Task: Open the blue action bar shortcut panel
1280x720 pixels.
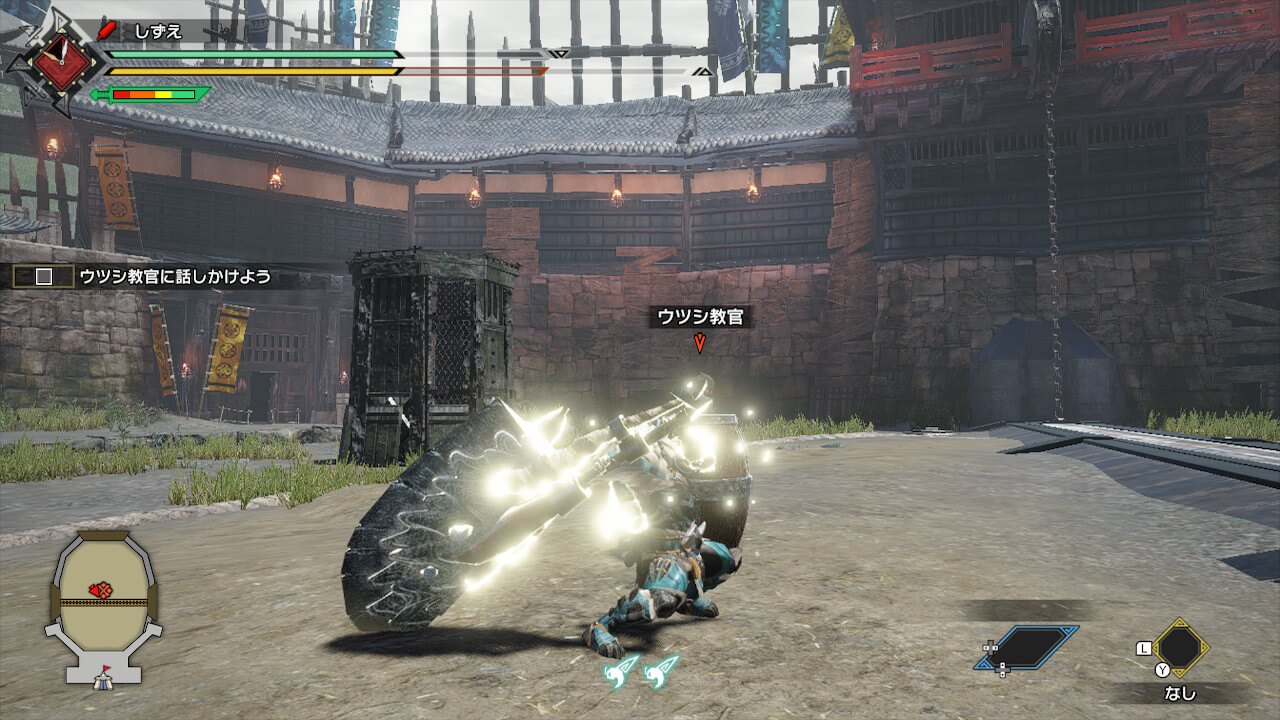Action: [1027, 647]
